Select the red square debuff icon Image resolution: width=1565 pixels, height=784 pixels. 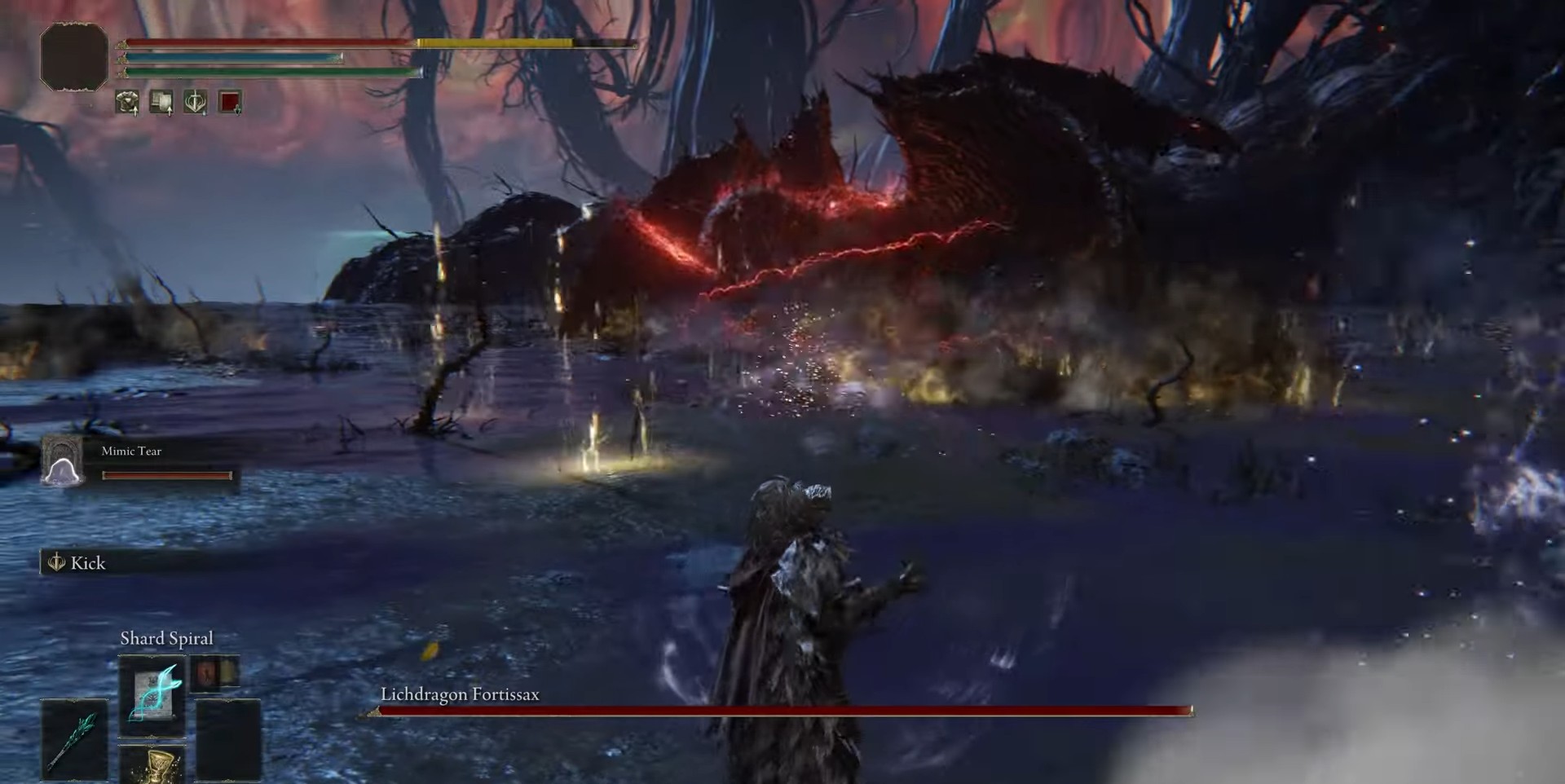230,102
